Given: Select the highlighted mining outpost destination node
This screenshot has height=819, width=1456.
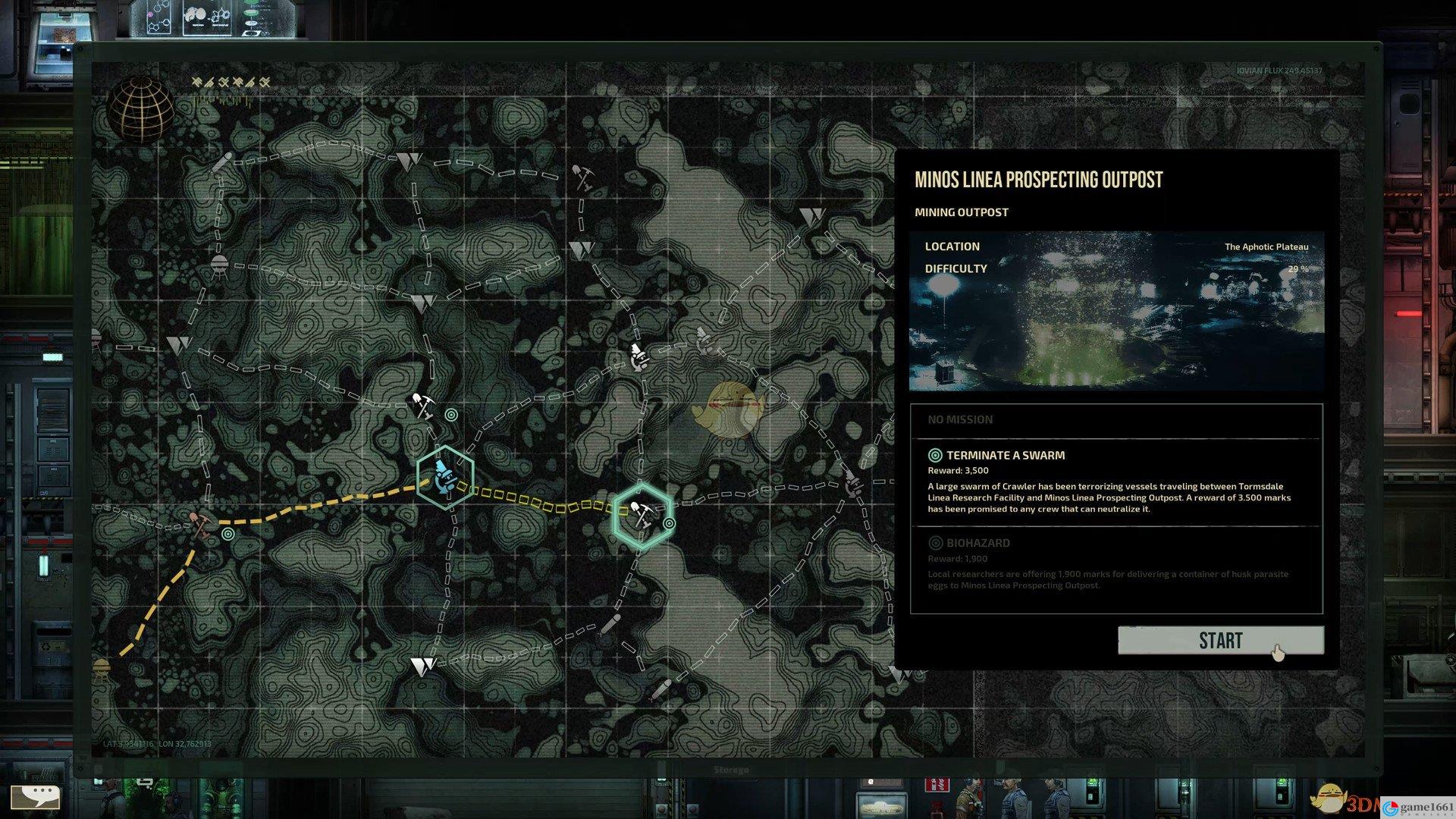Looking at the screenshot, I should (642, 516).
